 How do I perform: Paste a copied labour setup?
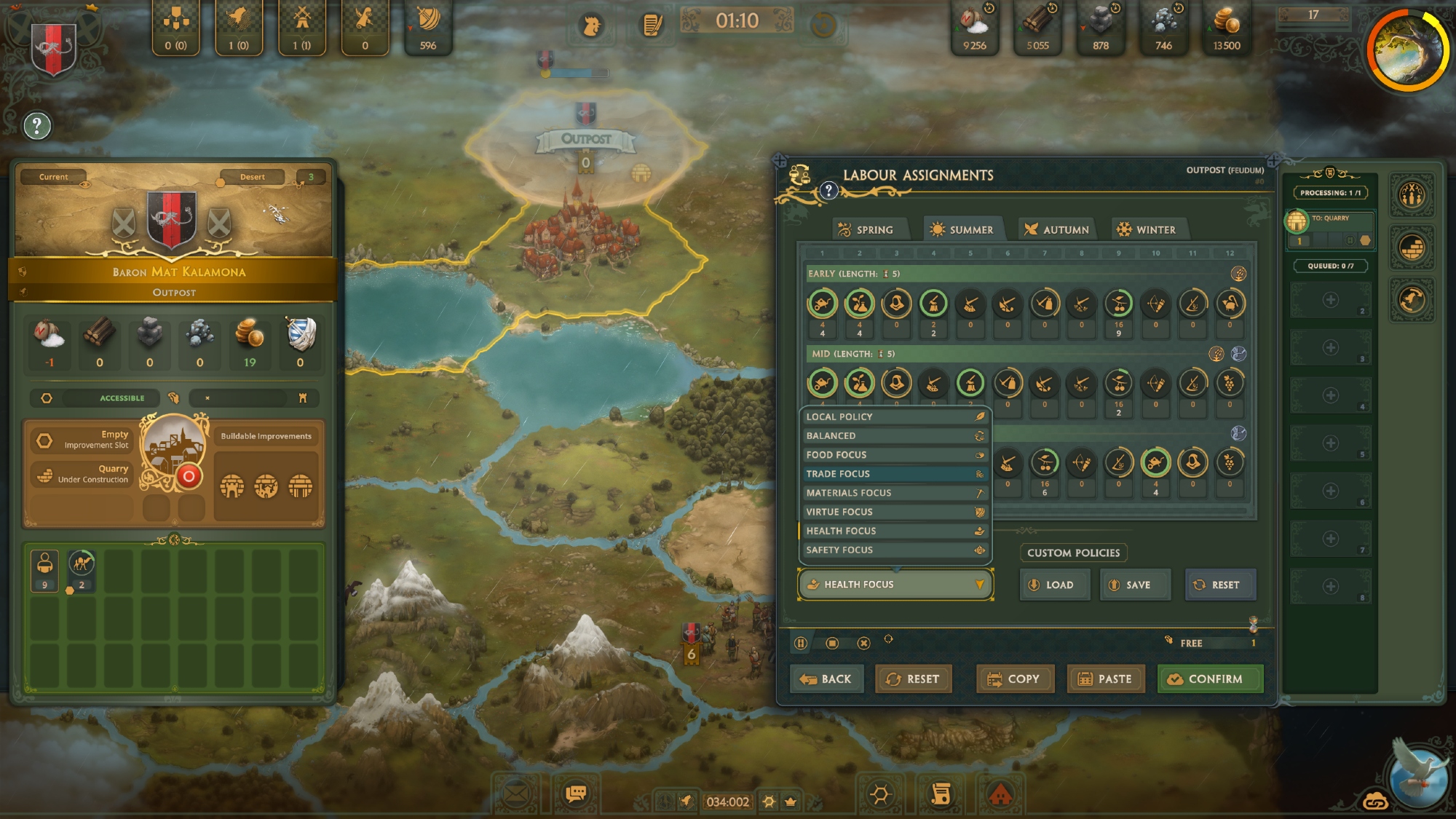click(1105, 678)
